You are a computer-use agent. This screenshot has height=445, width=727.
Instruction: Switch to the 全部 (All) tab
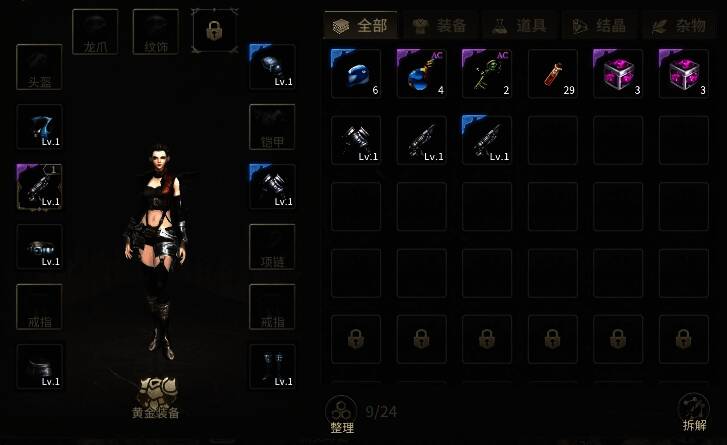tap(361, 26)
